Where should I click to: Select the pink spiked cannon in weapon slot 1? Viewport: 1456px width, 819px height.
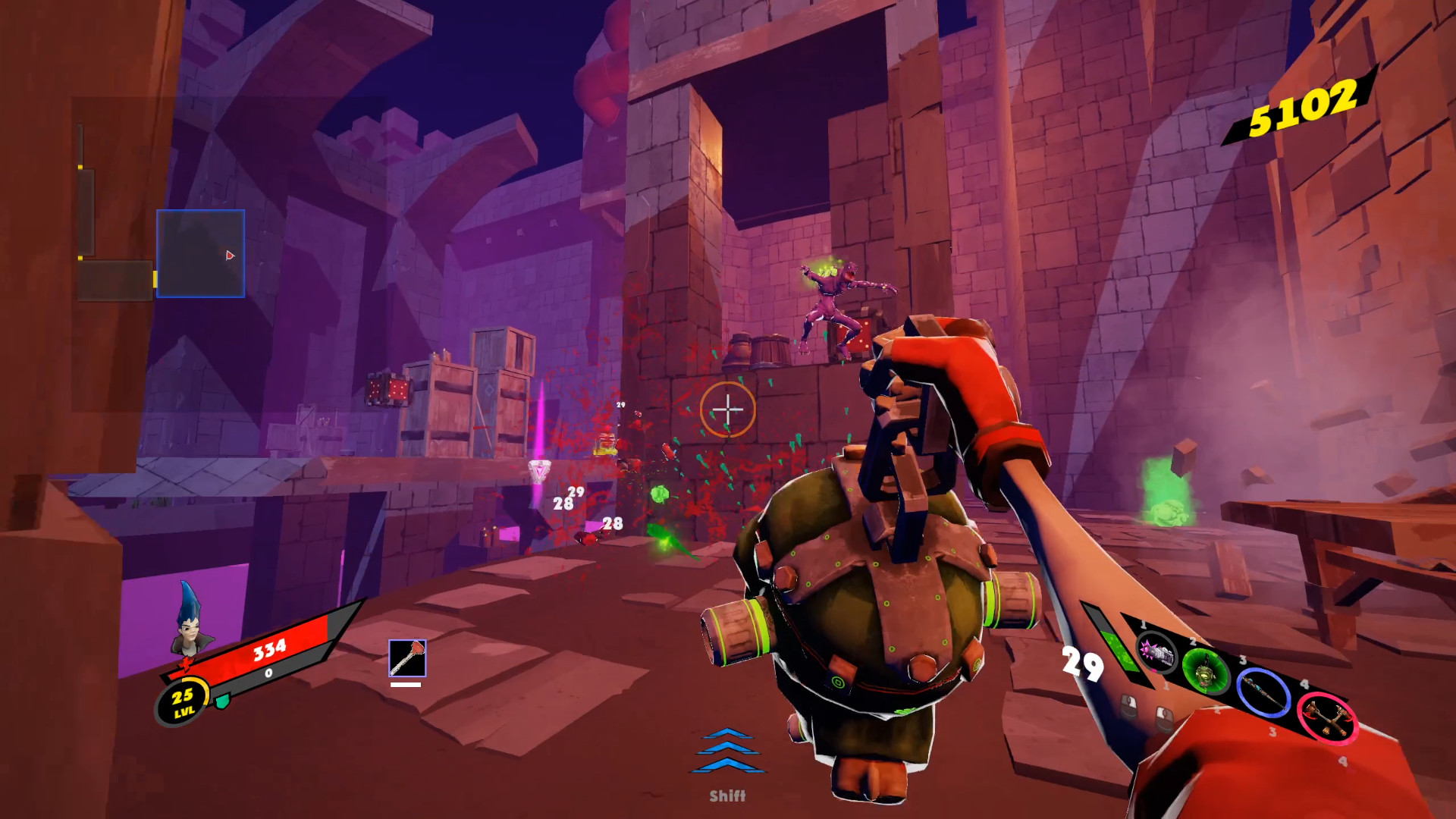click(1158, 654)
